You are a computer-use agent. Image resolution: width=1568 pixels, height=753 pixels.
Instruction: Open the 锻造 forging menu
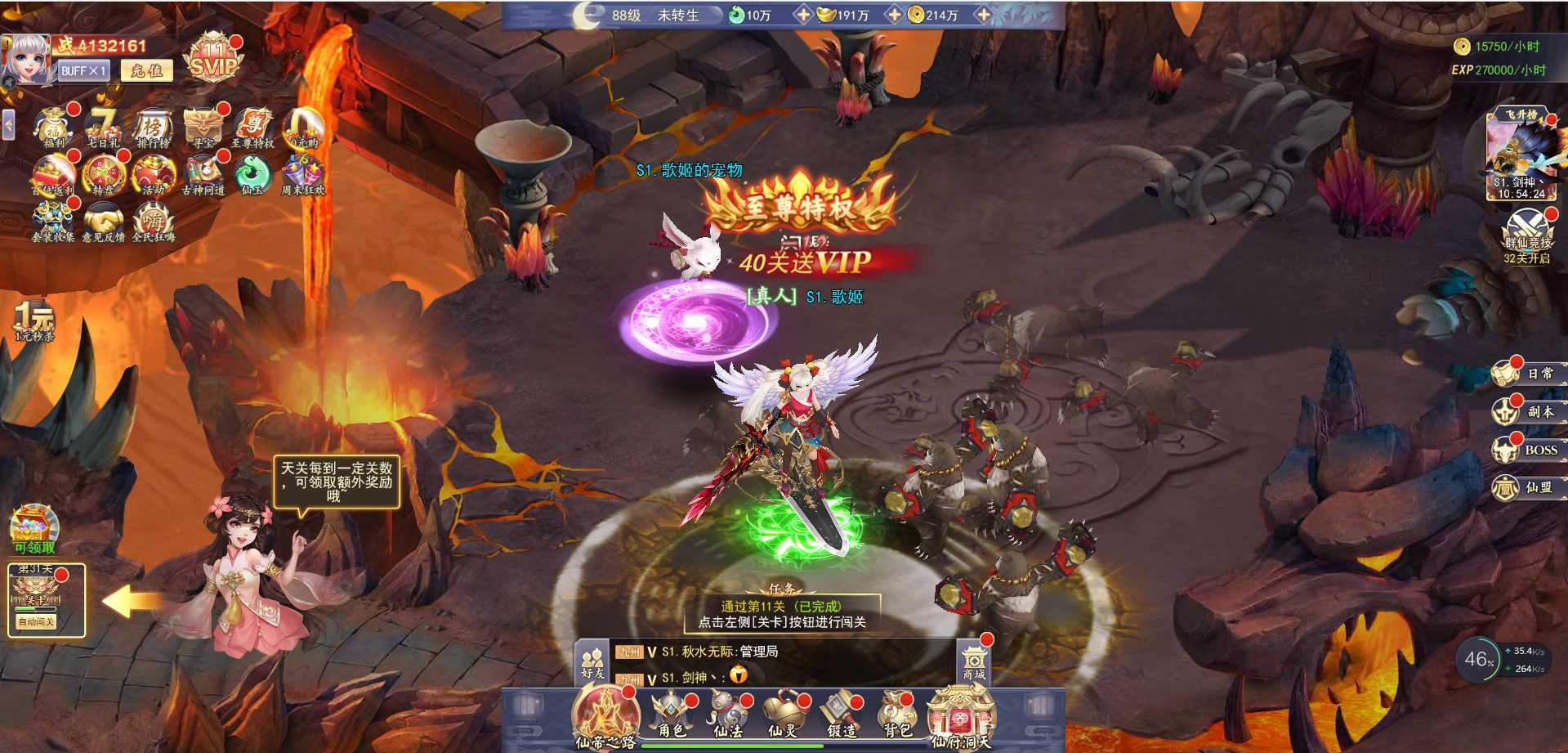coord(840,714)
